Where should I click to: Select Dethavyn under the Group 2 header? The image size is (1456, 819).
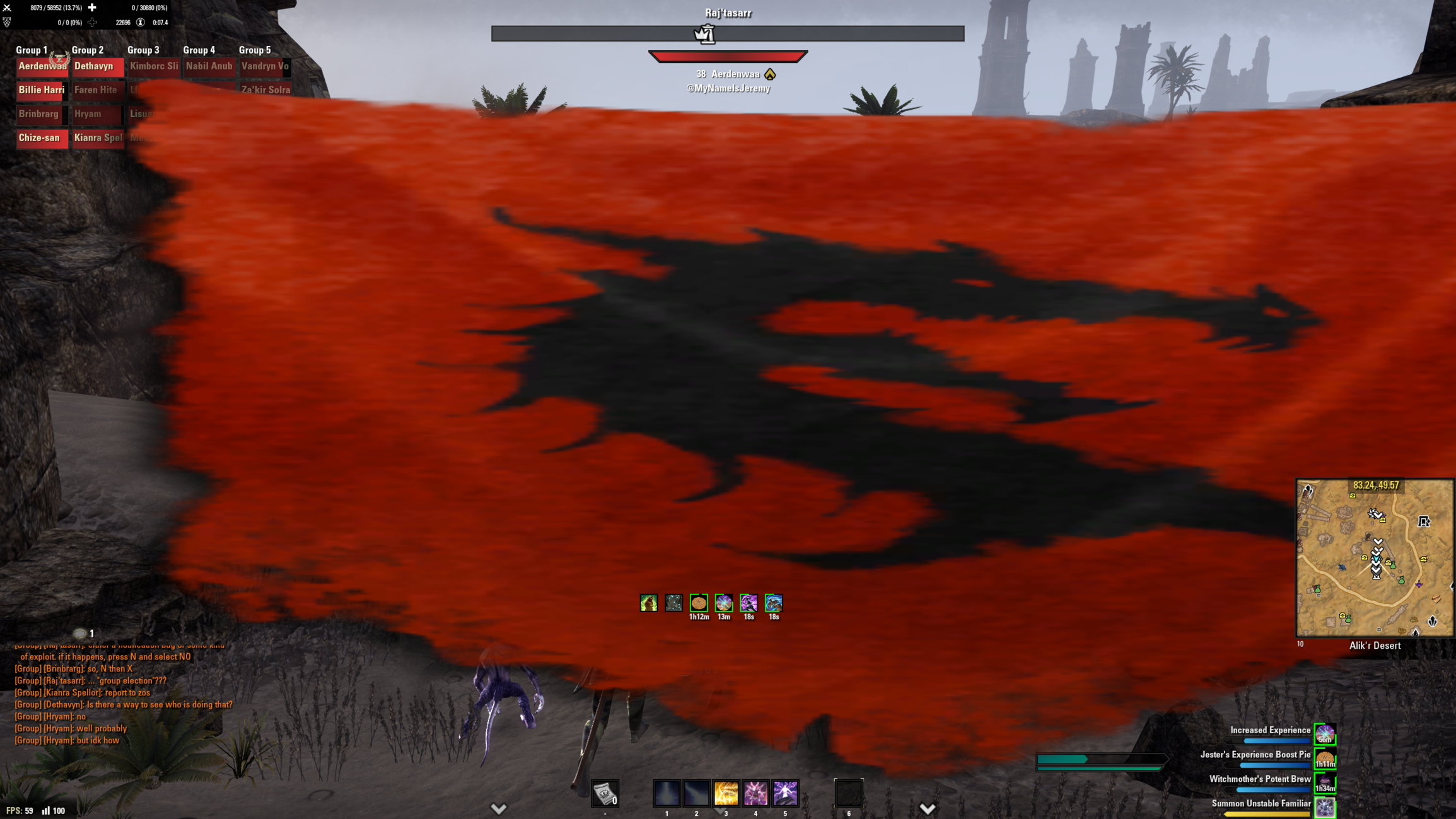(98, 66)
